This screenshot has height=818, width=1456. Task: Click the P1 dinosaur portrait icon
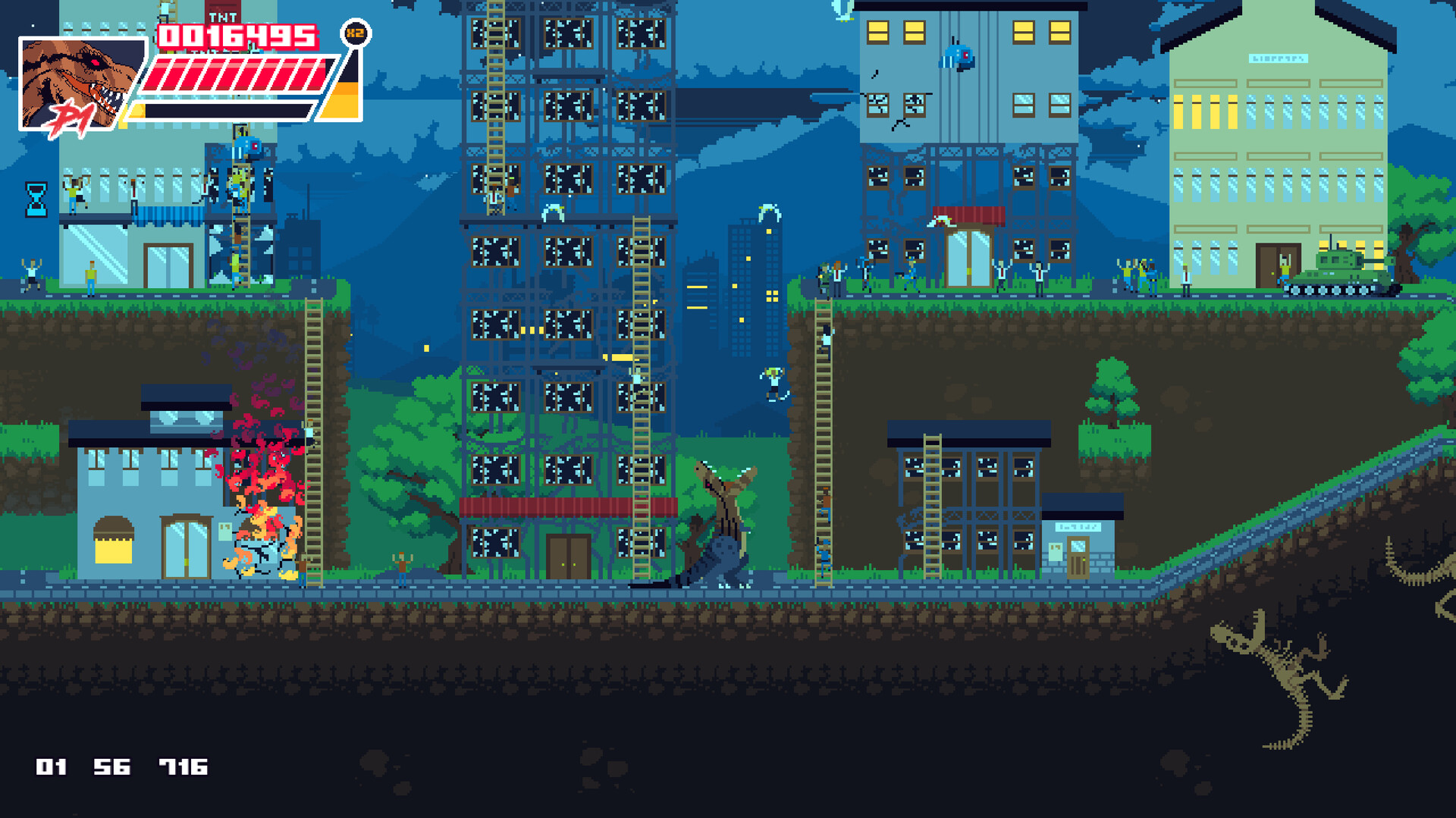[x=80, y=83]
